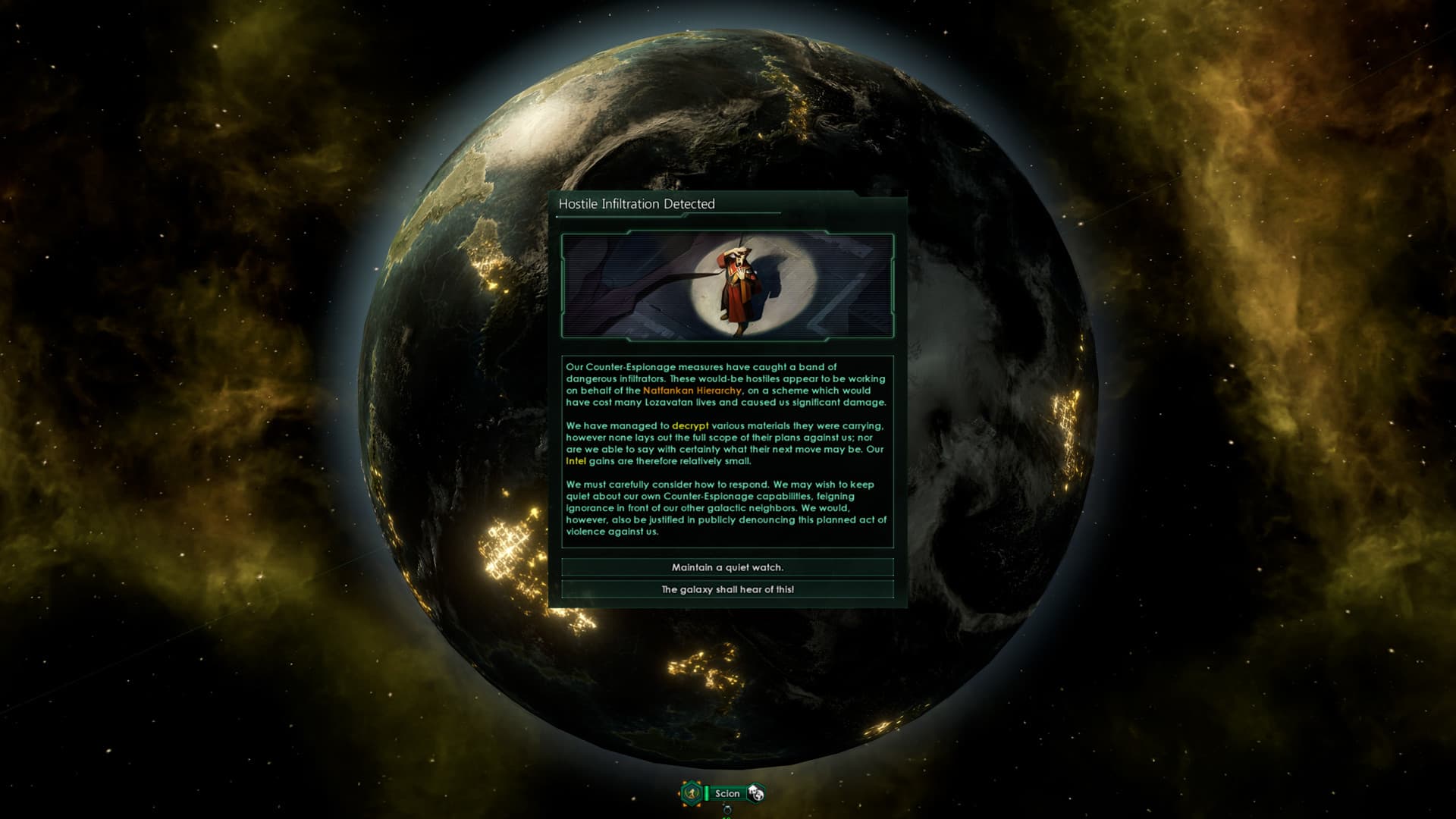This screenshot has height=819, width=1456.
Task: Select the figure emblem inside the green hexagon
Action: click(x=691, y=792)
